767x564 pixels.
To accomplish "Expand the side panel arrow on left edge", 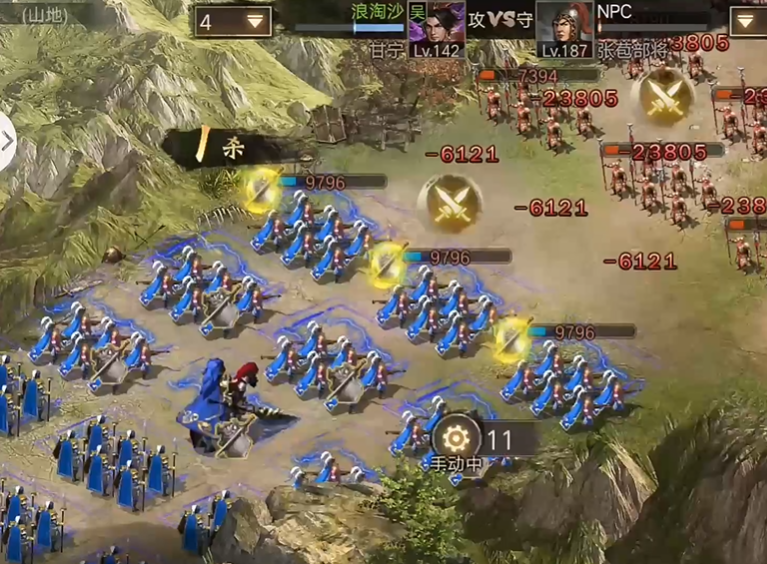I will 7,141.
